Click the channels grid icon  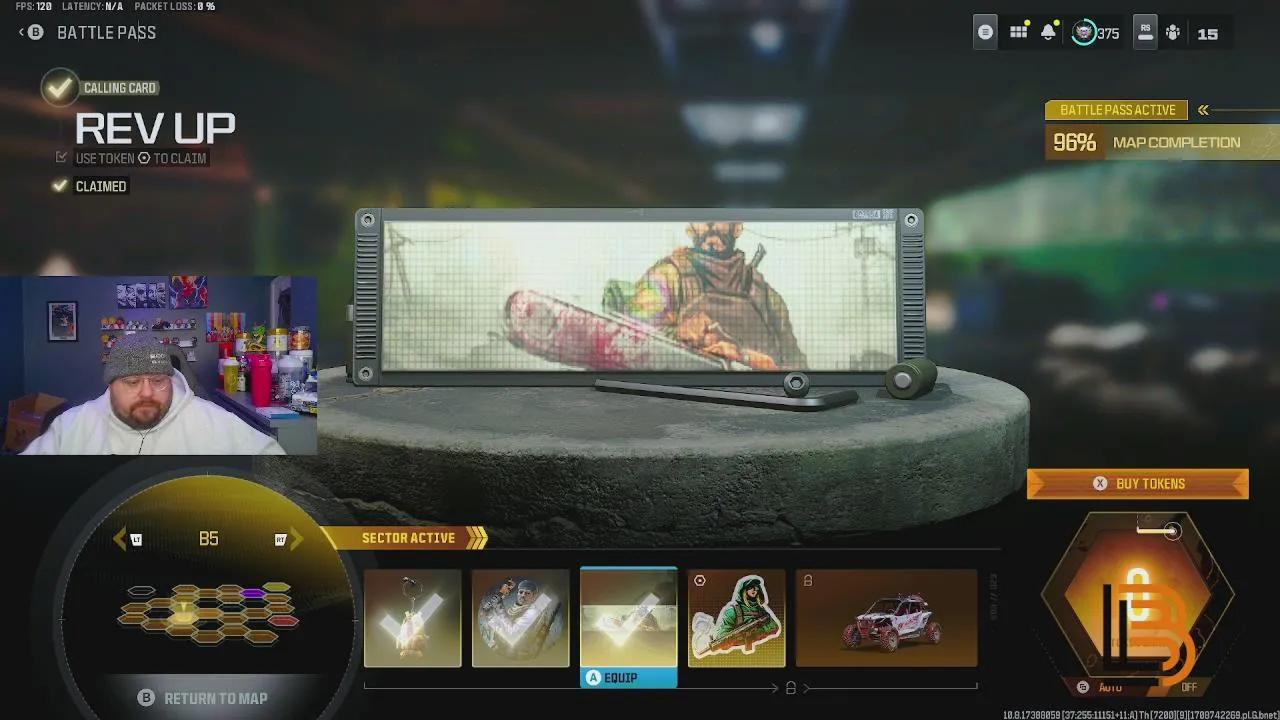click(x=1018, y=32)
